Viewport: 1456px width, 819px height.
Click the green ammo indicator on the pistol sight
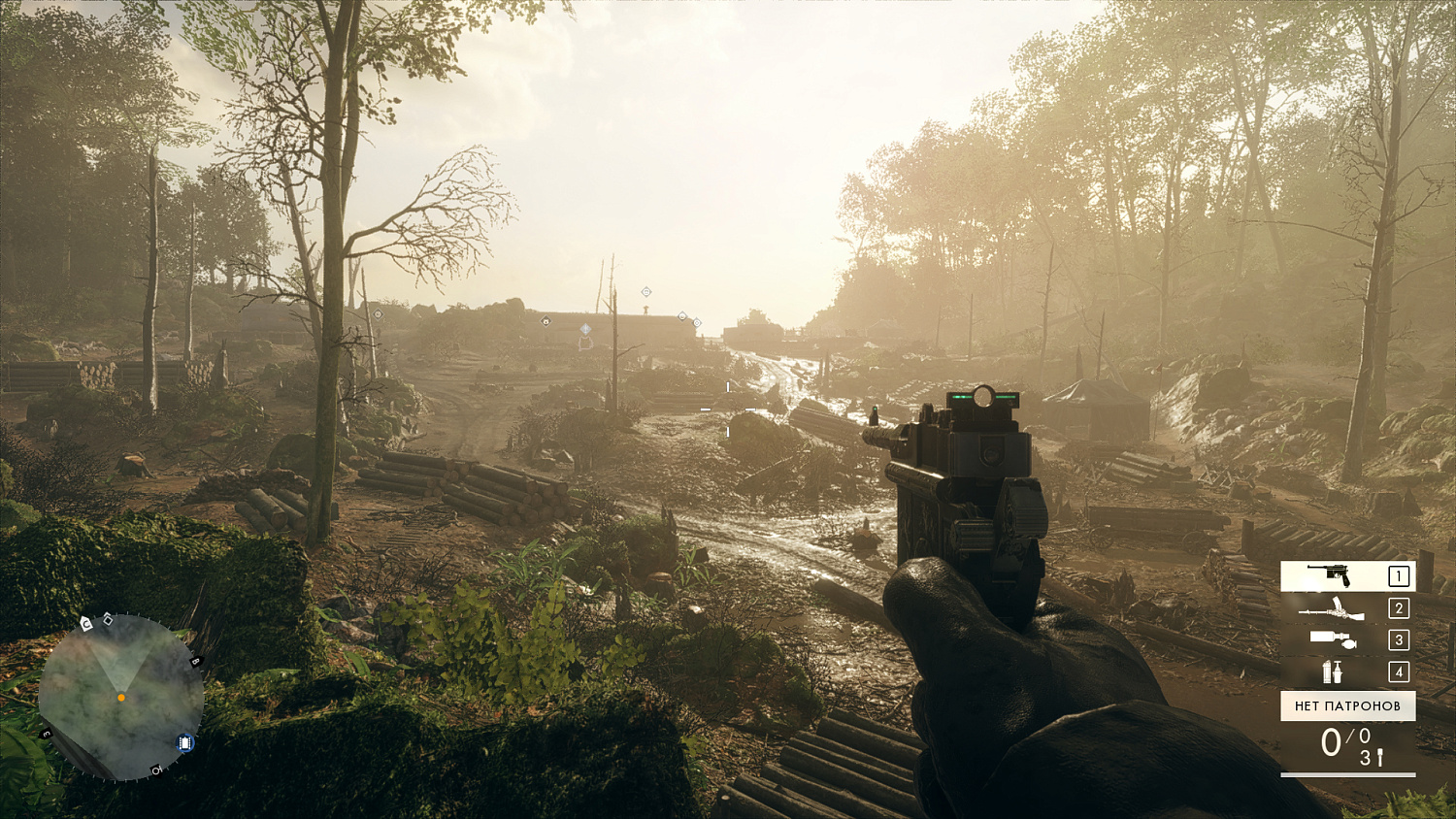click(963, 396)
